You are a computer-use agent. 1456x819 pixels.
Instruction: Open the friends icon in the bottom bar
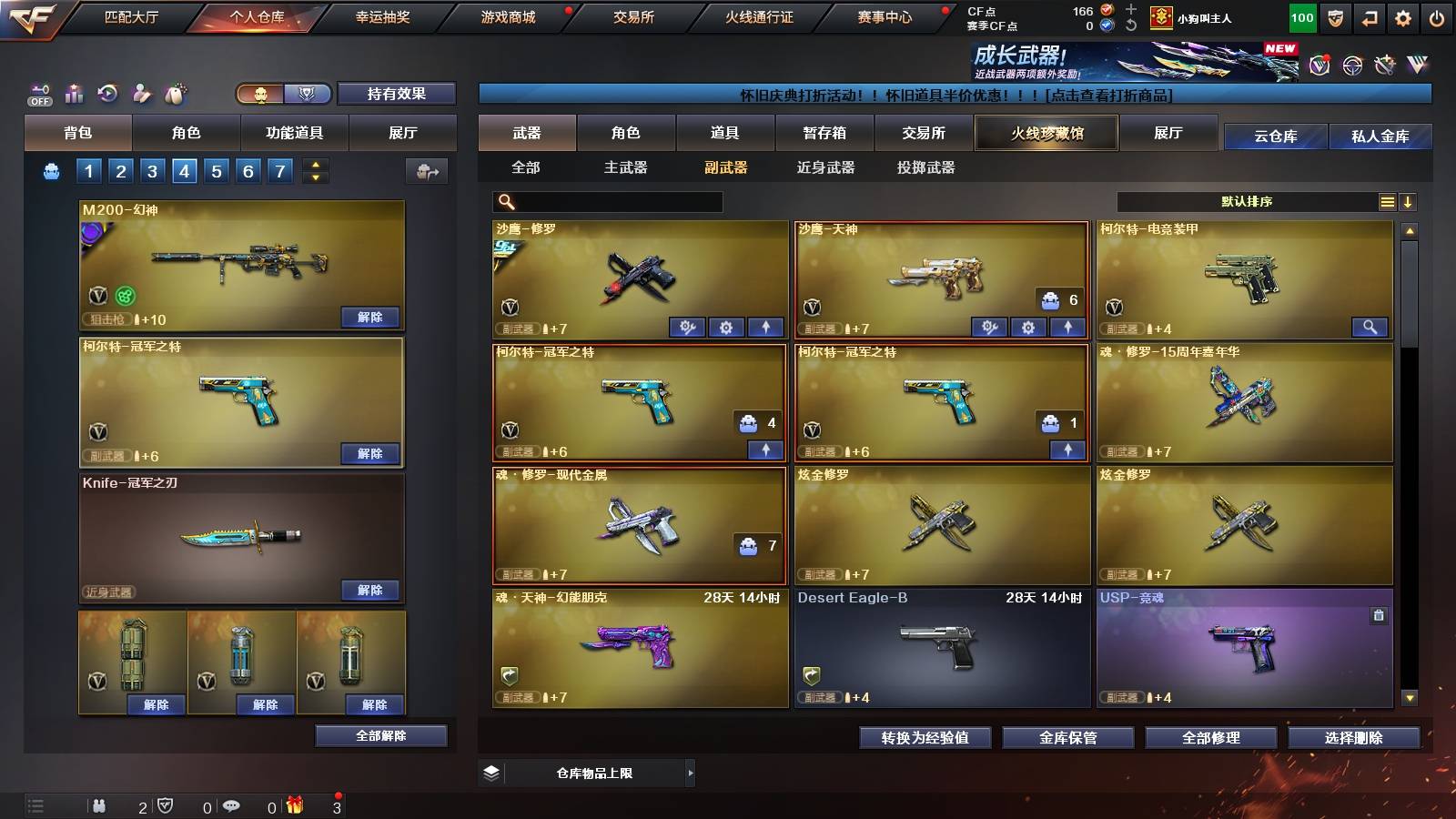point(100,805)
